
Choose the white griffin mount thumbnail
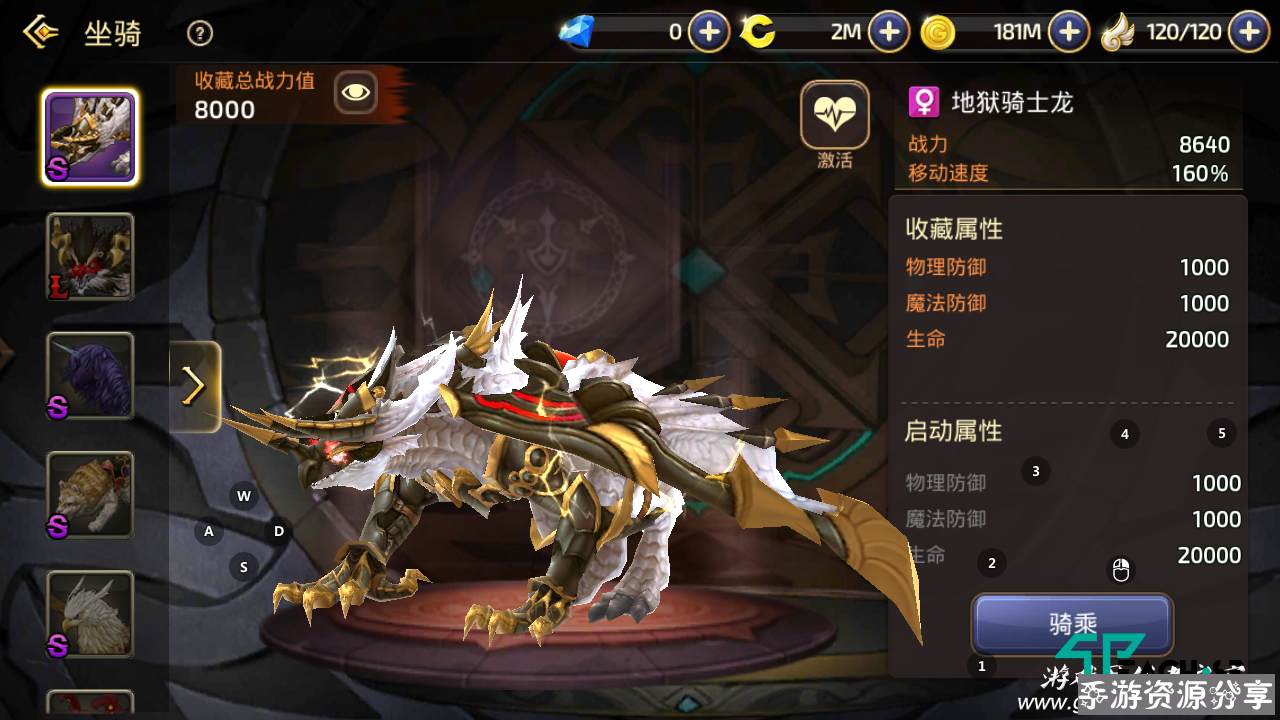click(x=90, y=614)
